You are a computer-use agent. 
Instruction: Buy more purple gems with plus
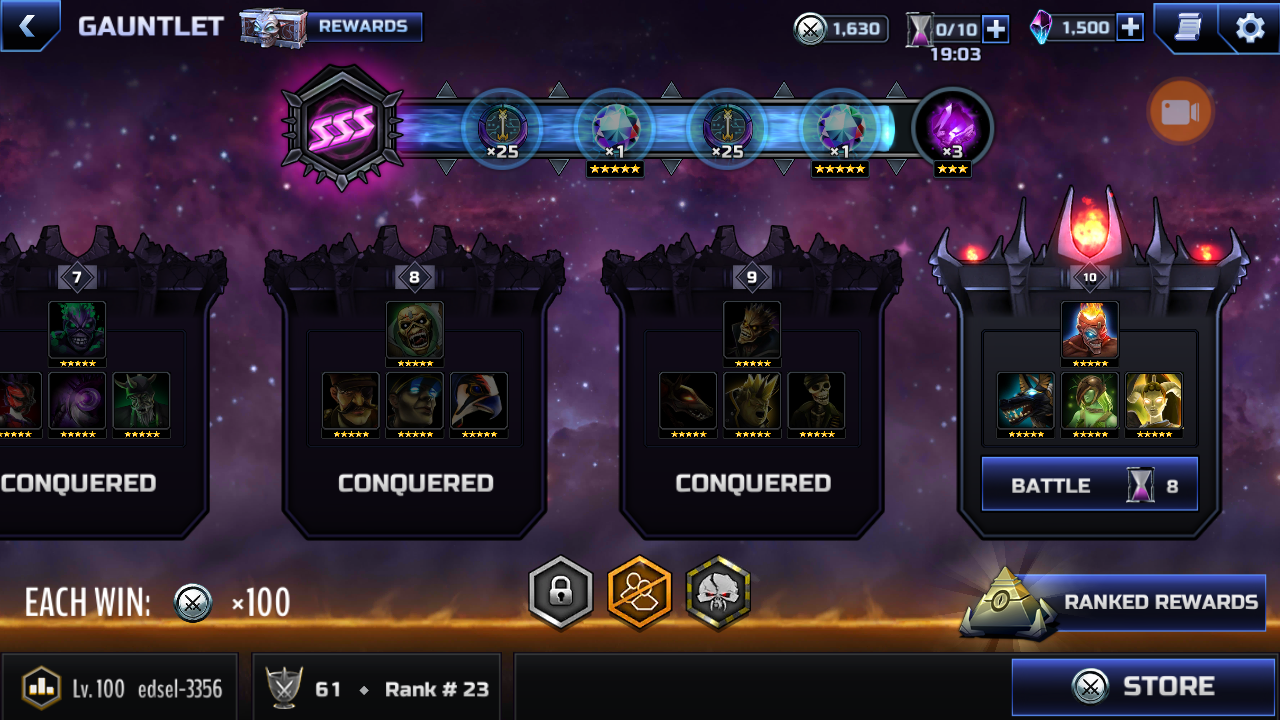coord(1130,28)
